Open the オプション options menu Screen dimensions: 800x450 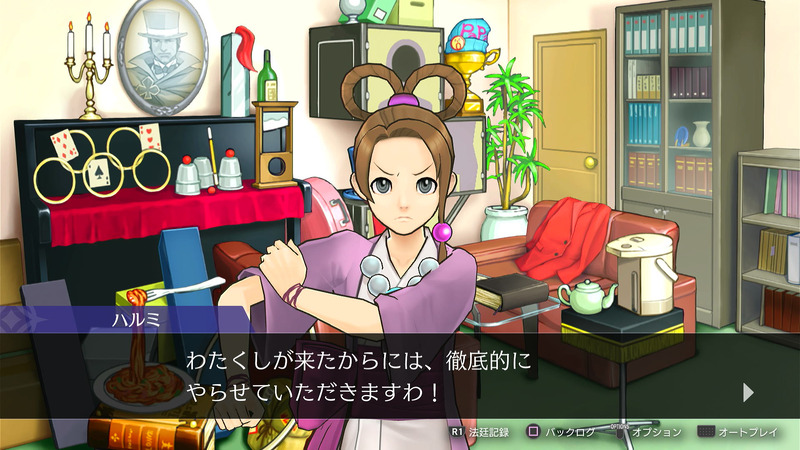(645, 432)
